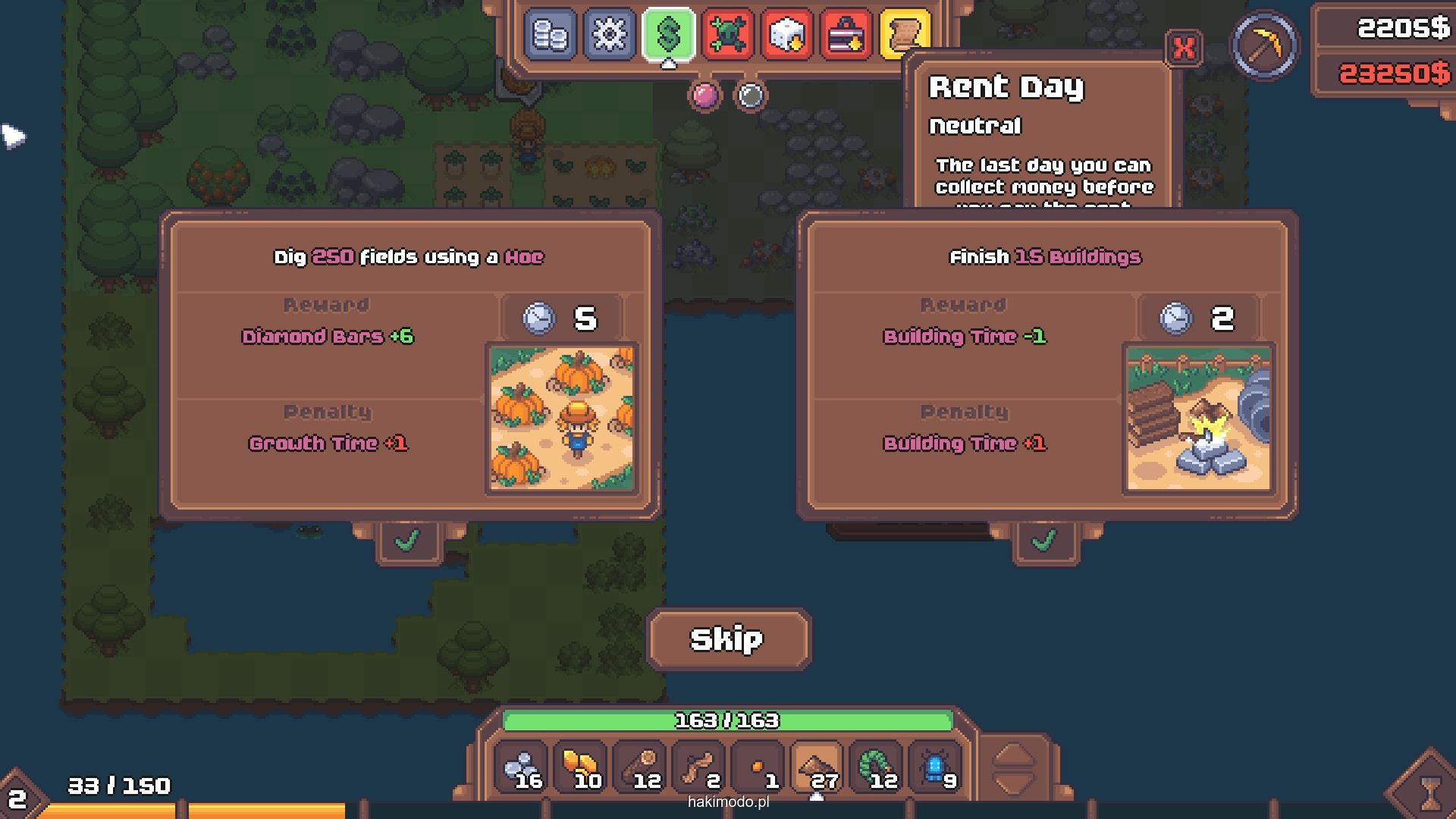Screen dimensions: 1456x819
Task: Select the wood log hotbar slot
Action: (640, 769)
